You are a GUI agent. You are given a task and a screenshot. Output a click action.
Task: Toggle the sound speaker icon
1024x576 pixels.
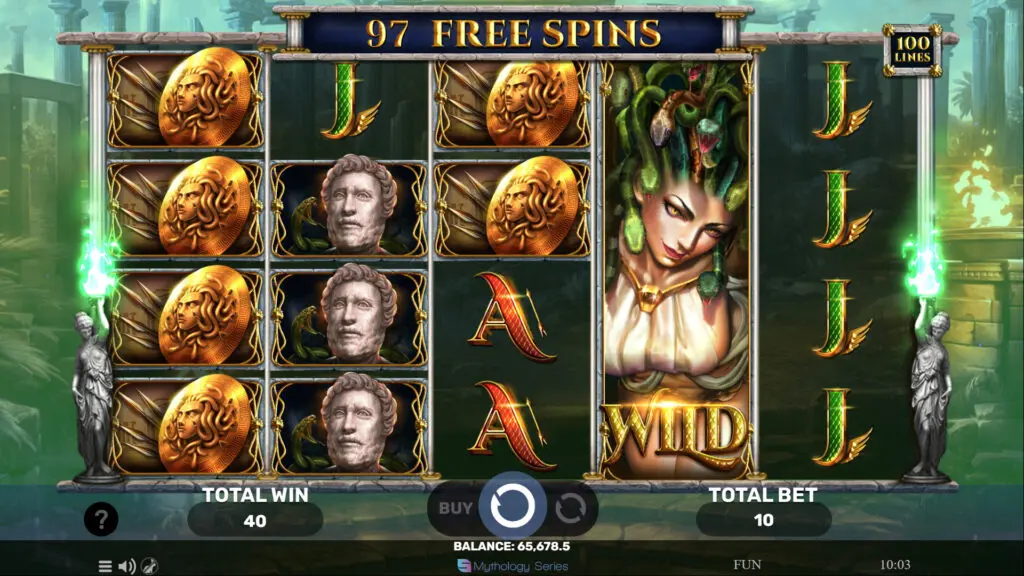click(x=127, y=566)
